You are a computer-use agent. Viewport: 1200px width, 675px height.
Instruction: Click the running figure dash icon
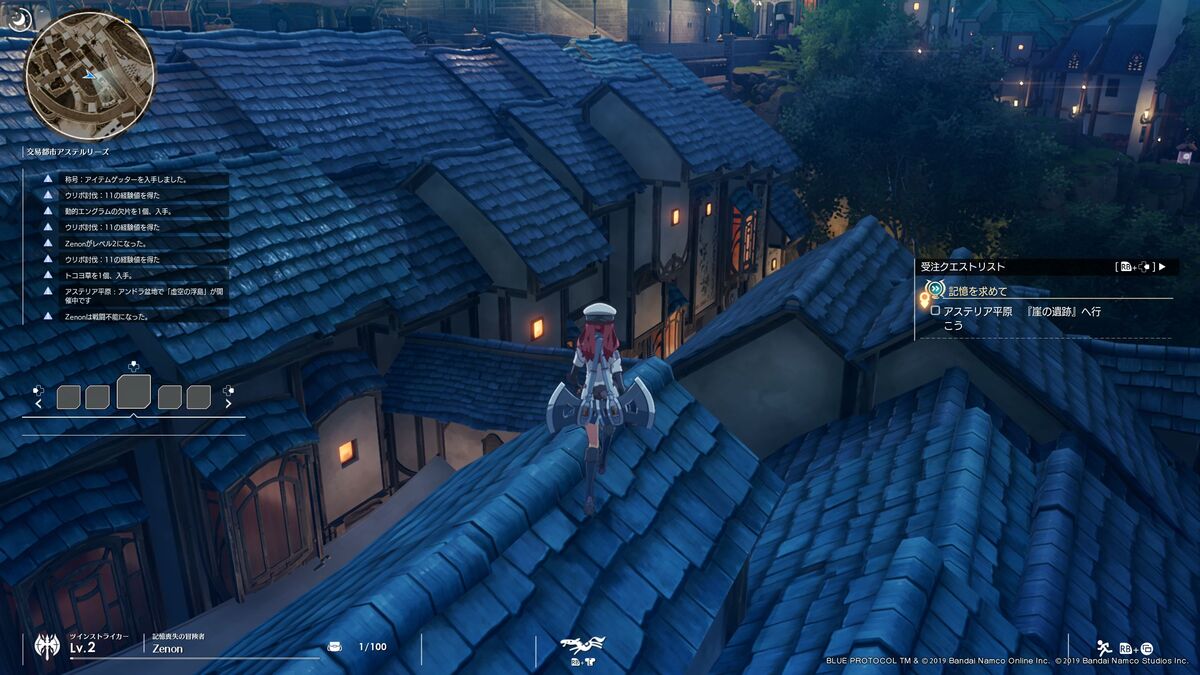tap(1103, 646)
